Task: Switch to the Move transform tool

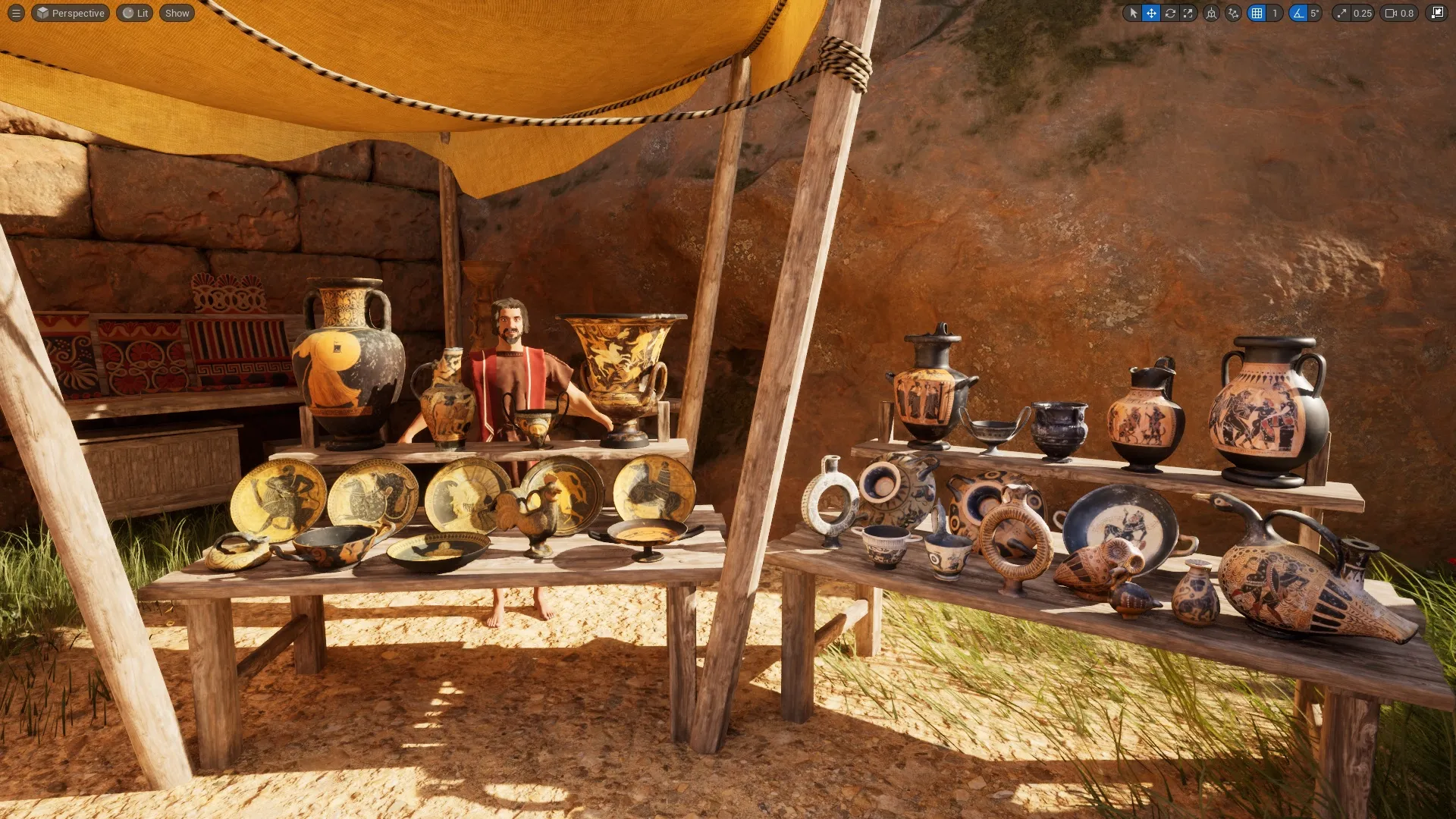Action: [1153, 13]
